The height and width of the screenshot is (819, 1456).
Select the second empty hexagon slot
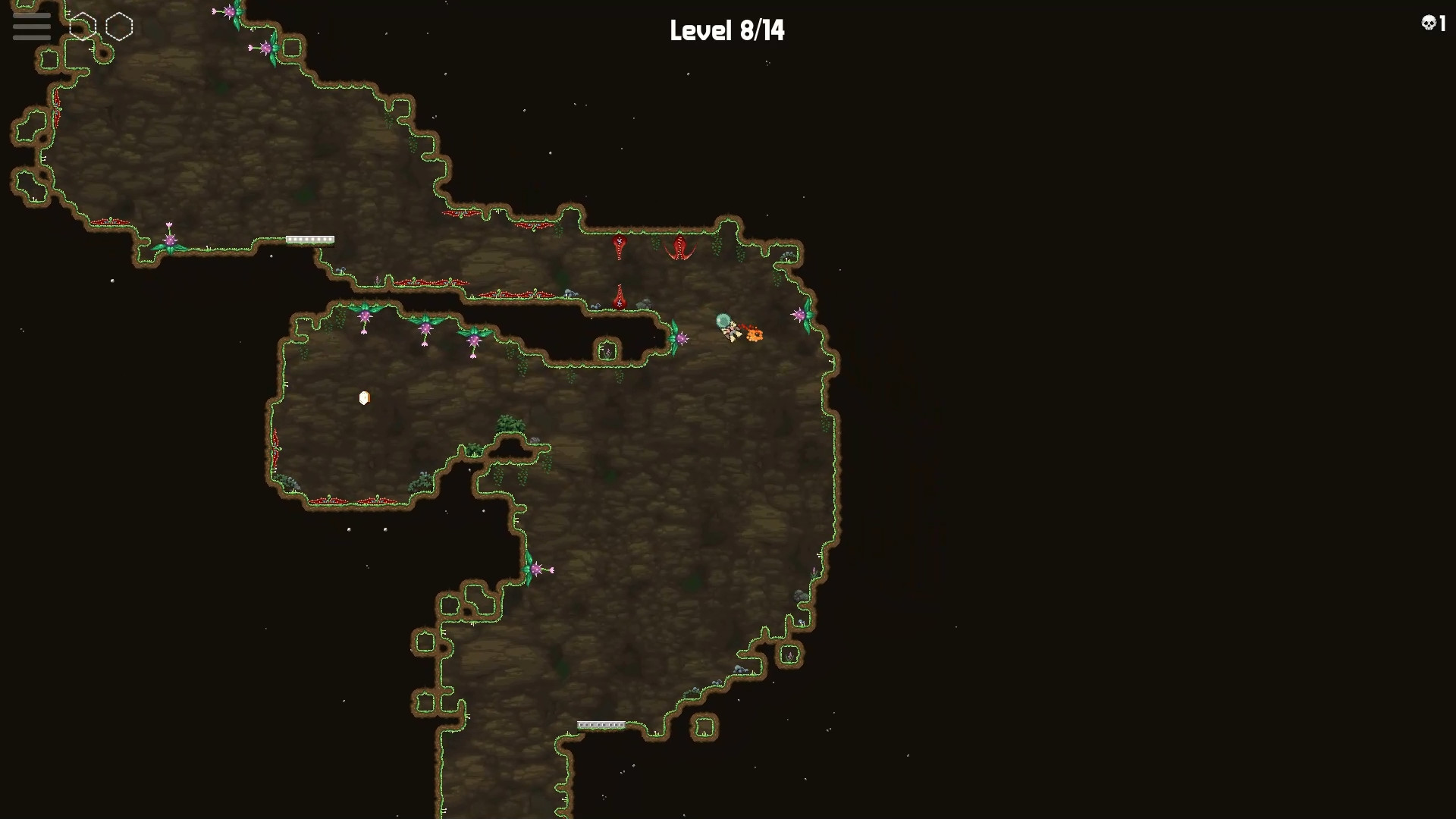click(x=118, y=27)
